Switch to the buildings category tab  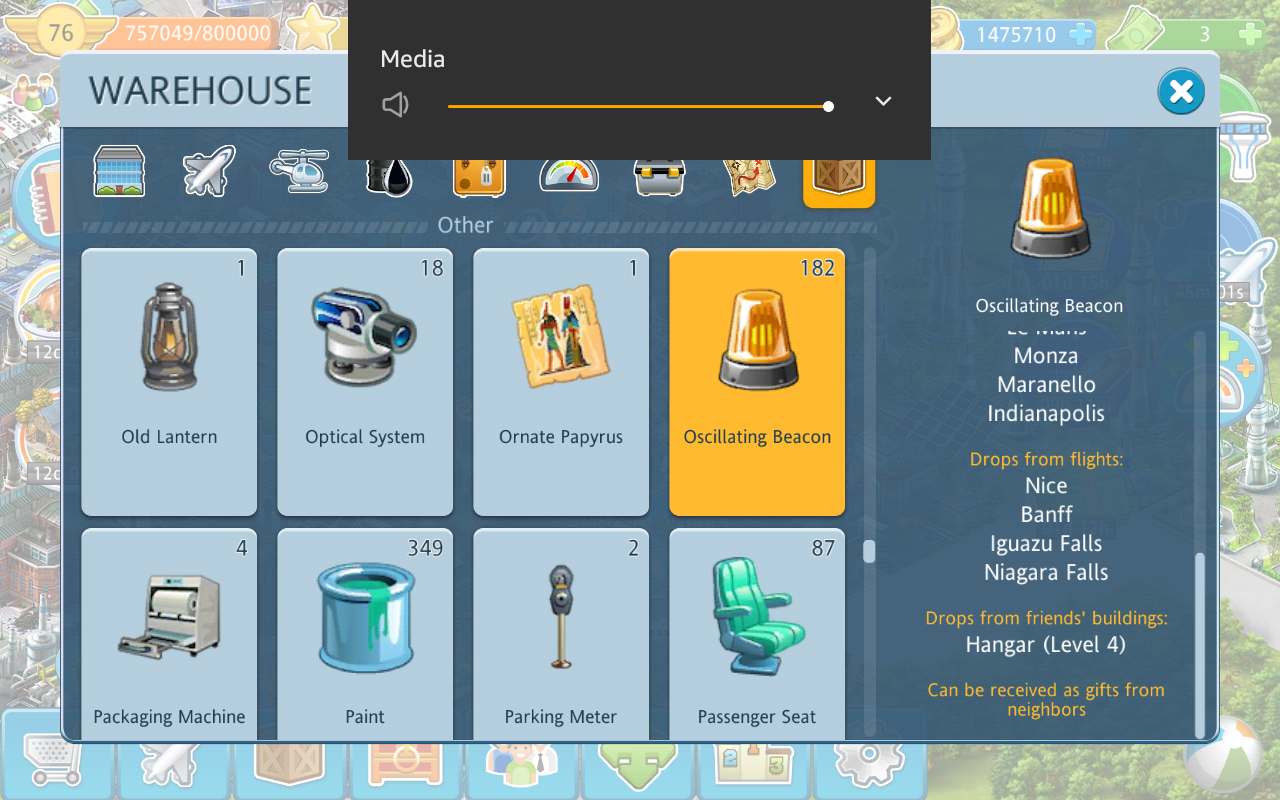coord(119,171)
